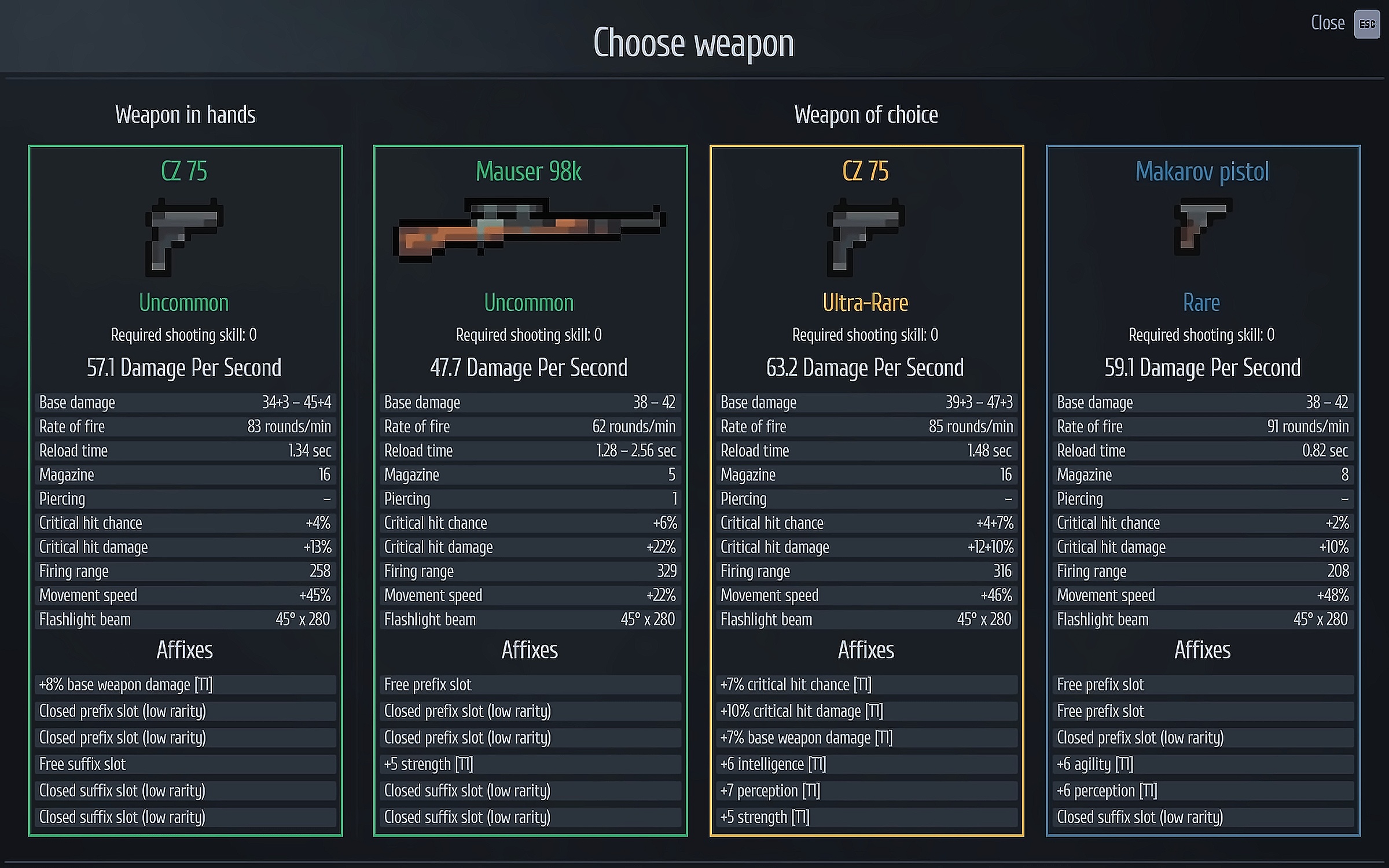
Task: Choose the Mauser 98k rifle card
Action: pyautogui.click(x=530, y=490)
